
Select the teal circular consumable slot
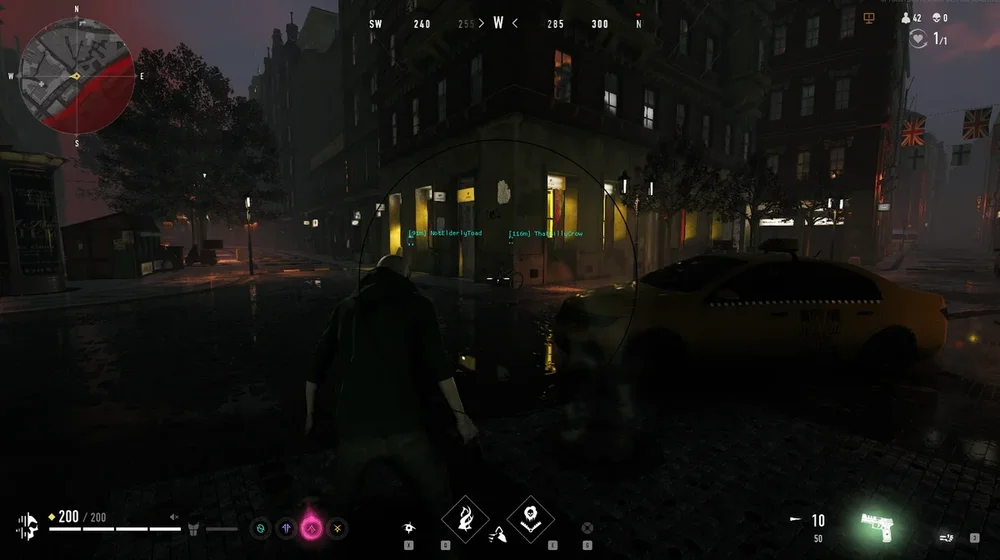[262, 526]
